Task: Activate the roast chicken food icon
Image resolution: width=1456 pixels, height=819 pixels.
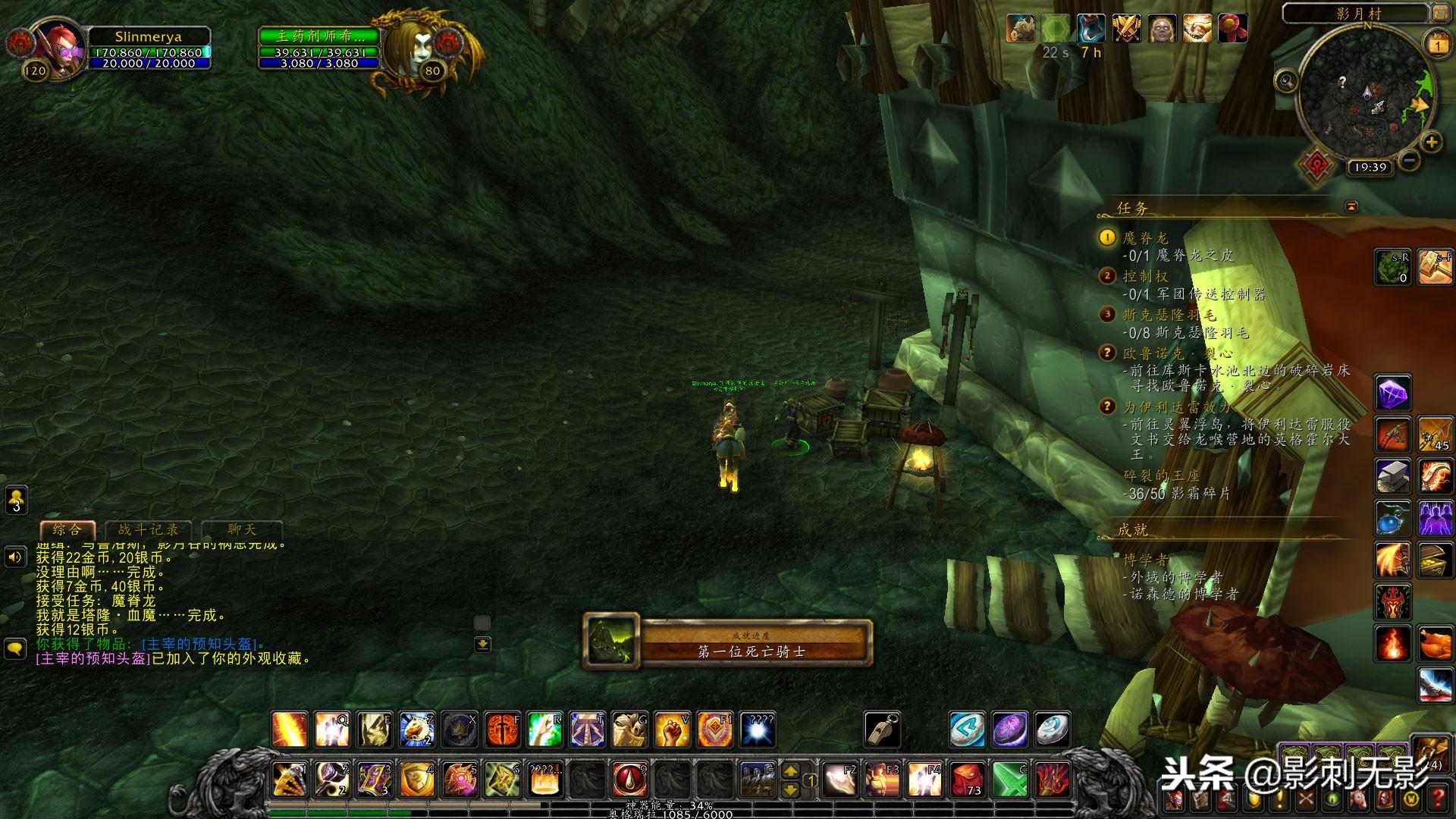Action: [1435, 645]
